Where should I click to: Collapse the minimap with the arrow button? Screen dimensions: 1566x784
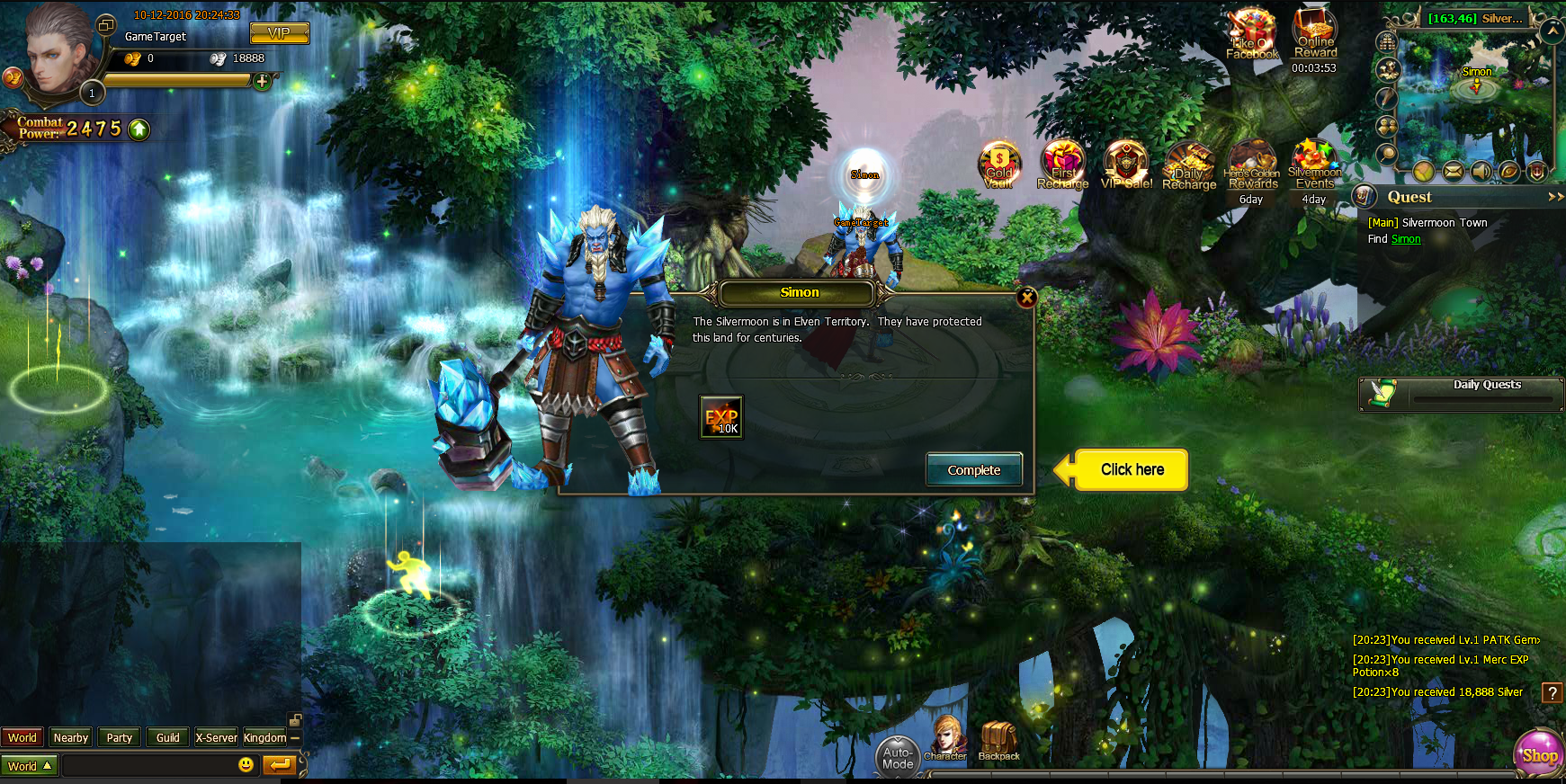pyautogui.click(x=1552, y=30)
